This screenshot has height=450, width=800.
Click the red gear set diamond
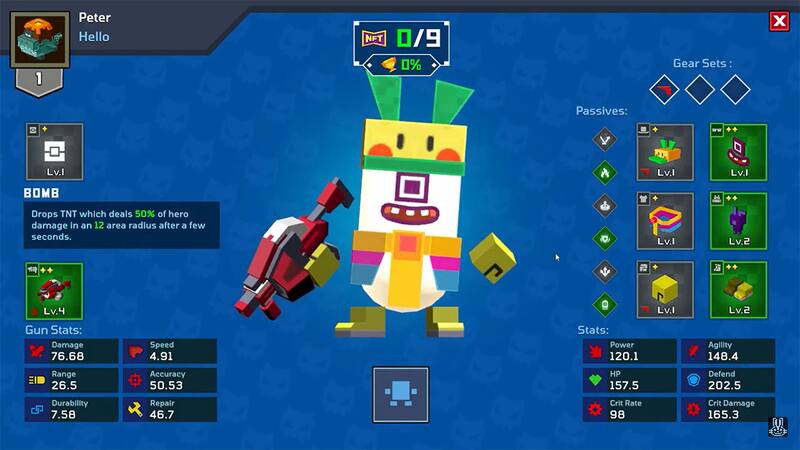(662, 89)
